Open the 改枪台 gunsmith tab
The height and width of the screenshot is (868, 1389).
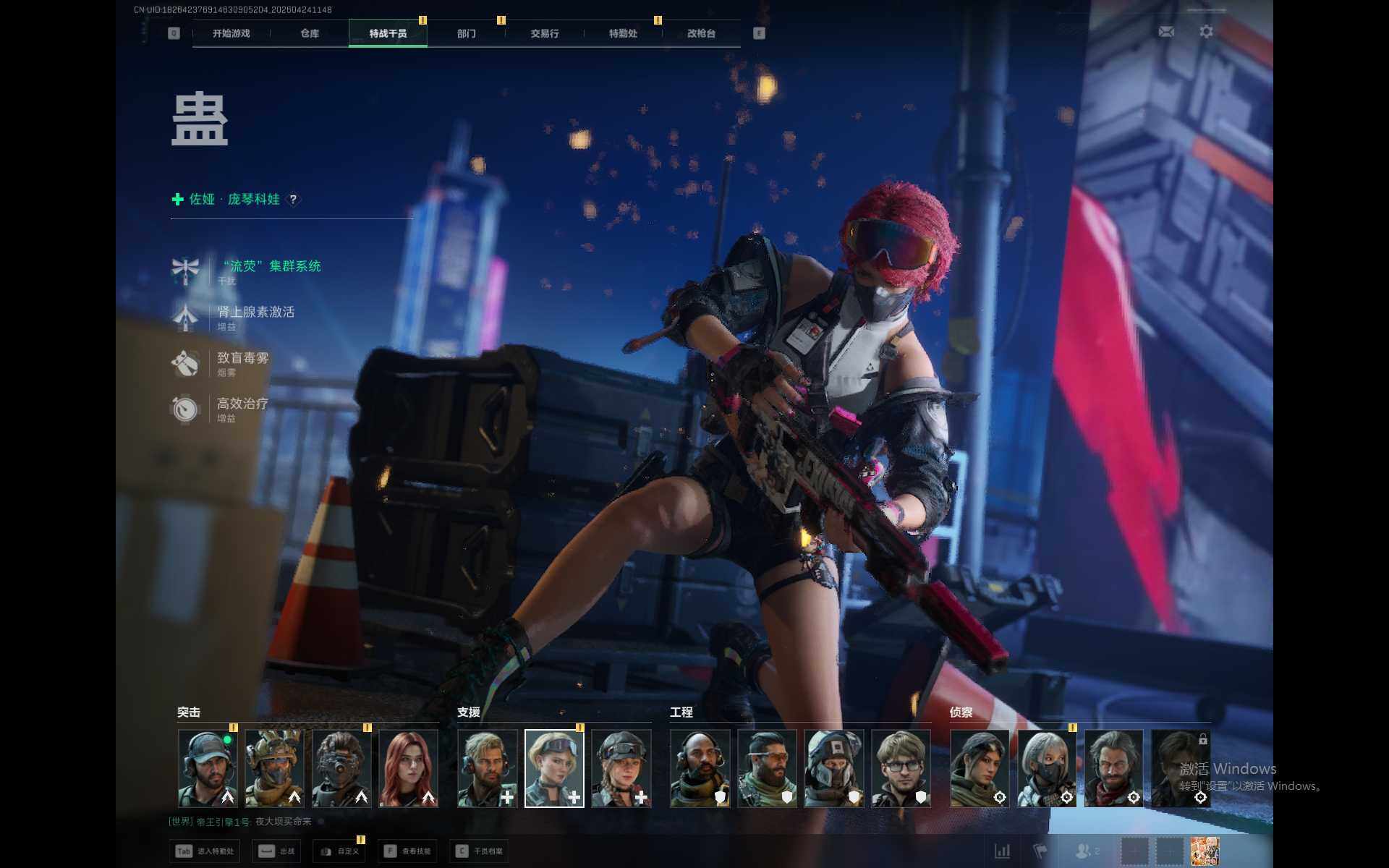[x=701, y=33]
